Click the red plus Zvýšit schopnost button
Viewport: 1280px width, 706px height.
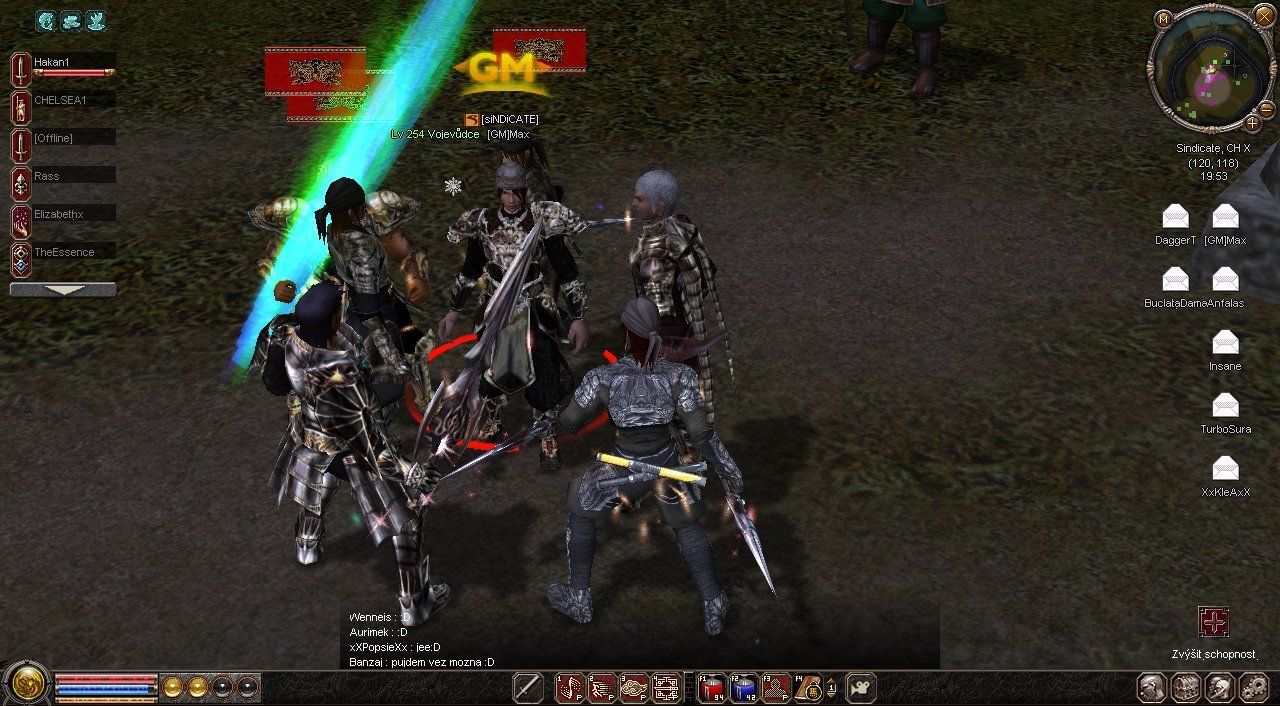tap(1214, 622)
